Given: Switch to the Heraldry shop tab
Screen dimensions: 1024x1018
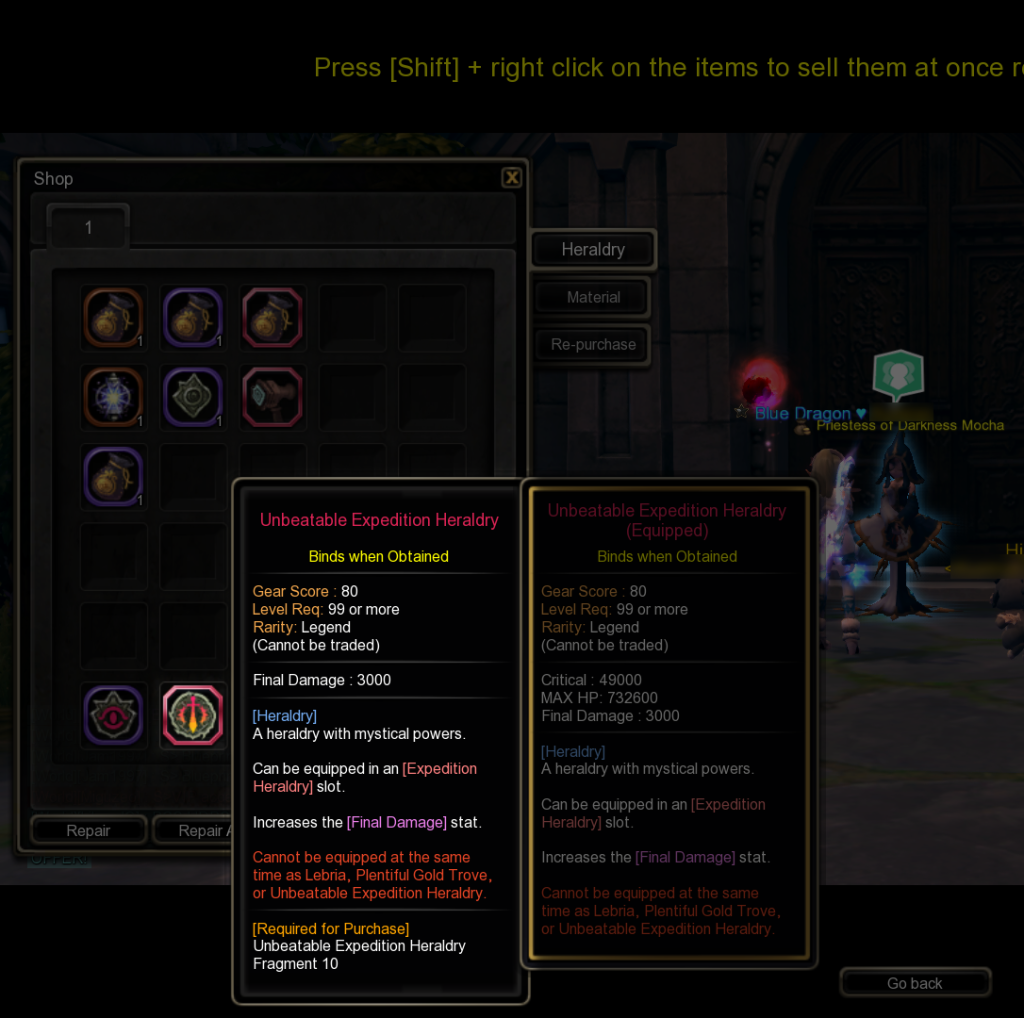Looking at the screenshot, I should tap(593, 250).
